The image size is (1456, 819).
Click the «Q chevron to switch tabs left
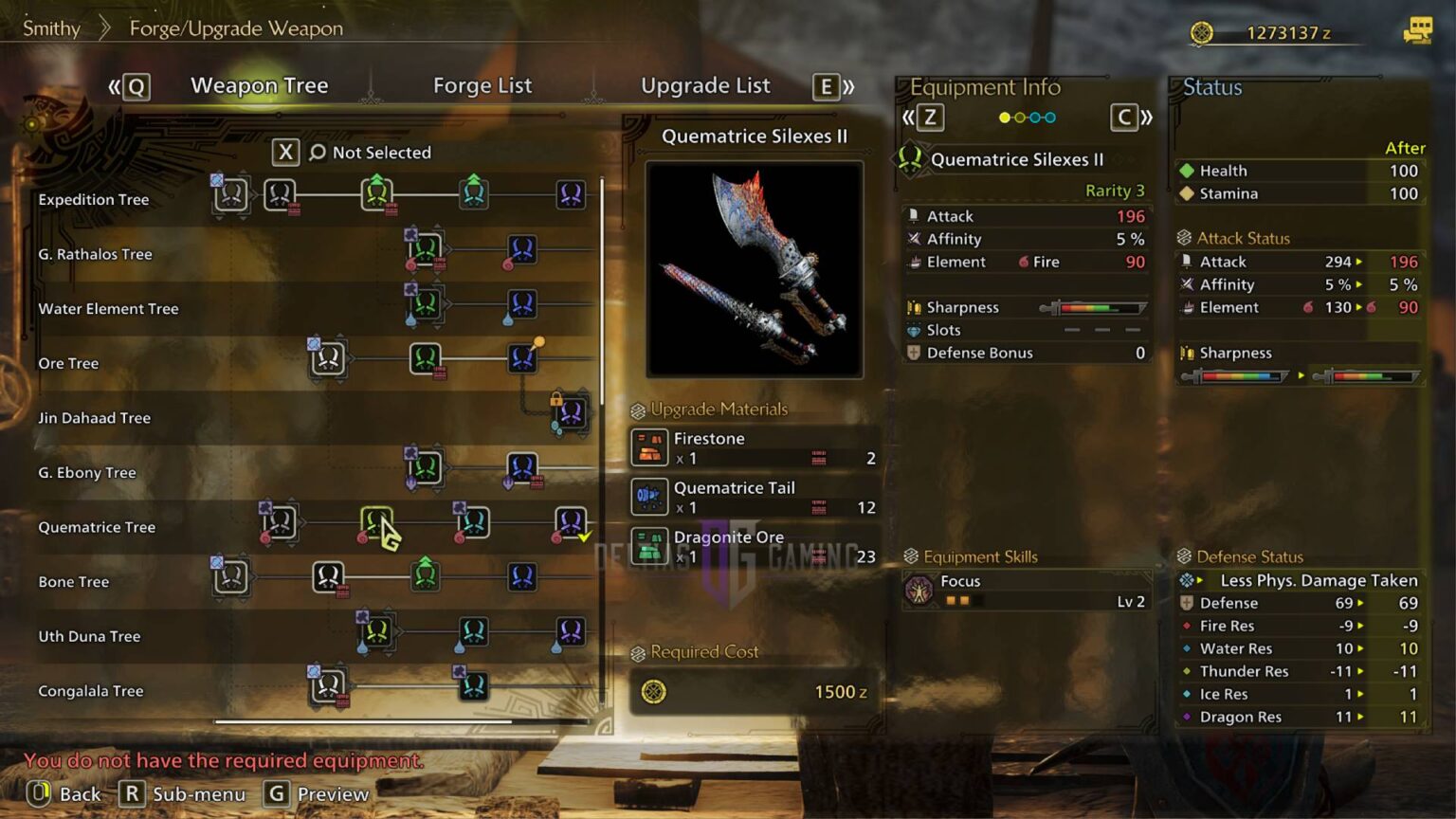coord(129,86)
